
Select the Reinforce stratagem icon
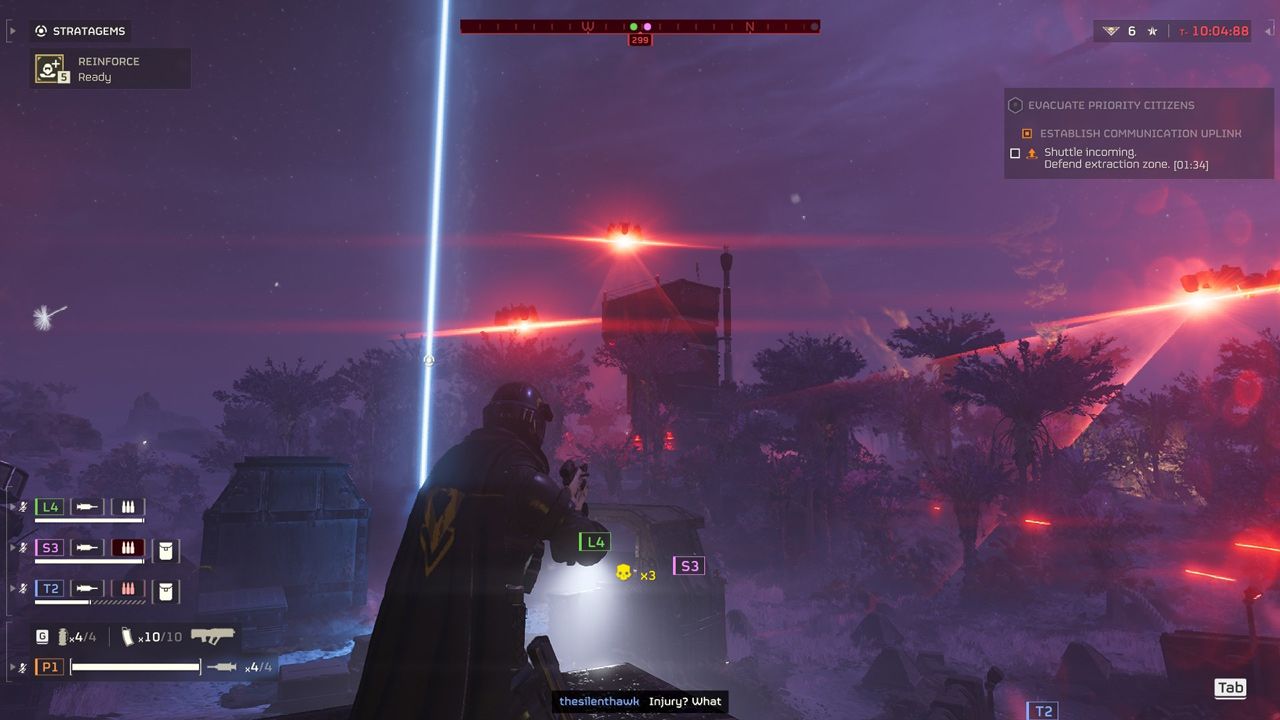click(x=52, y=68)
